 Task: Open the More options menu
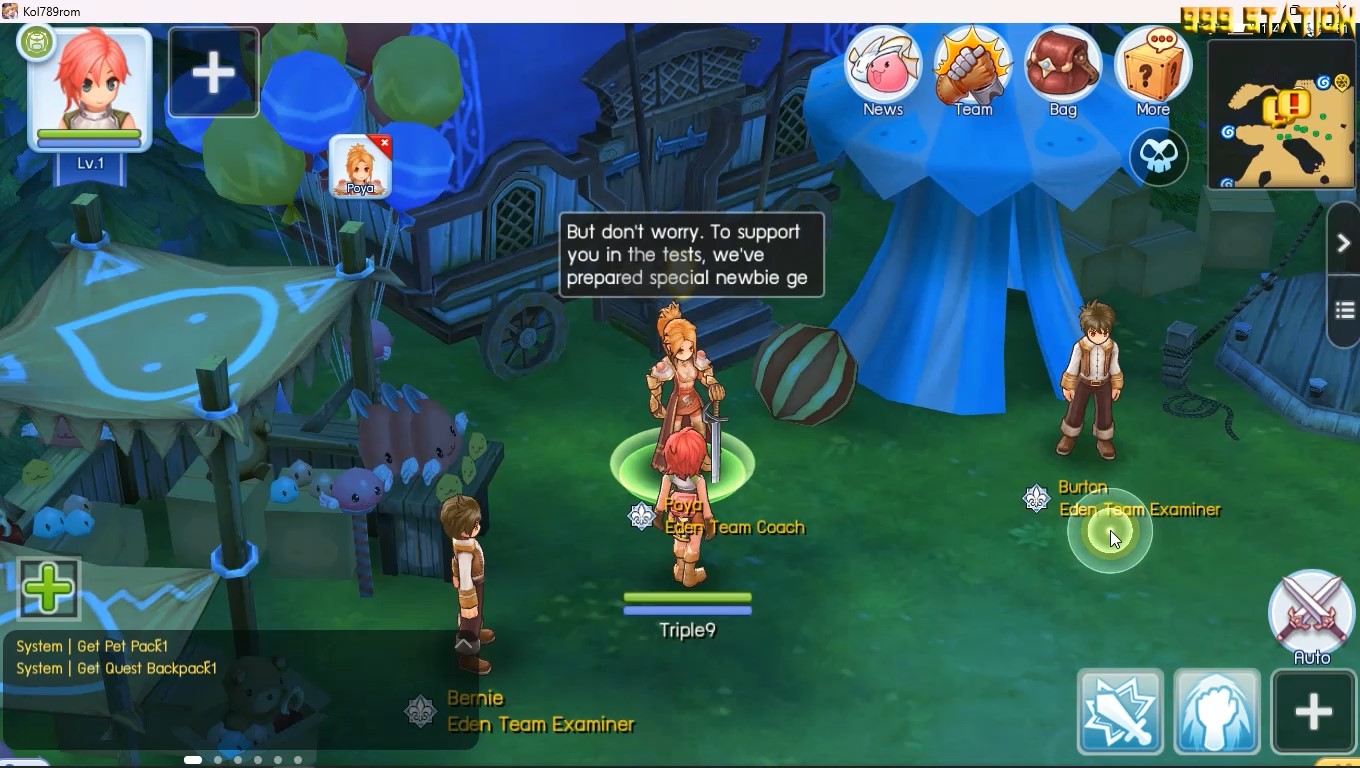point(1152,70)
